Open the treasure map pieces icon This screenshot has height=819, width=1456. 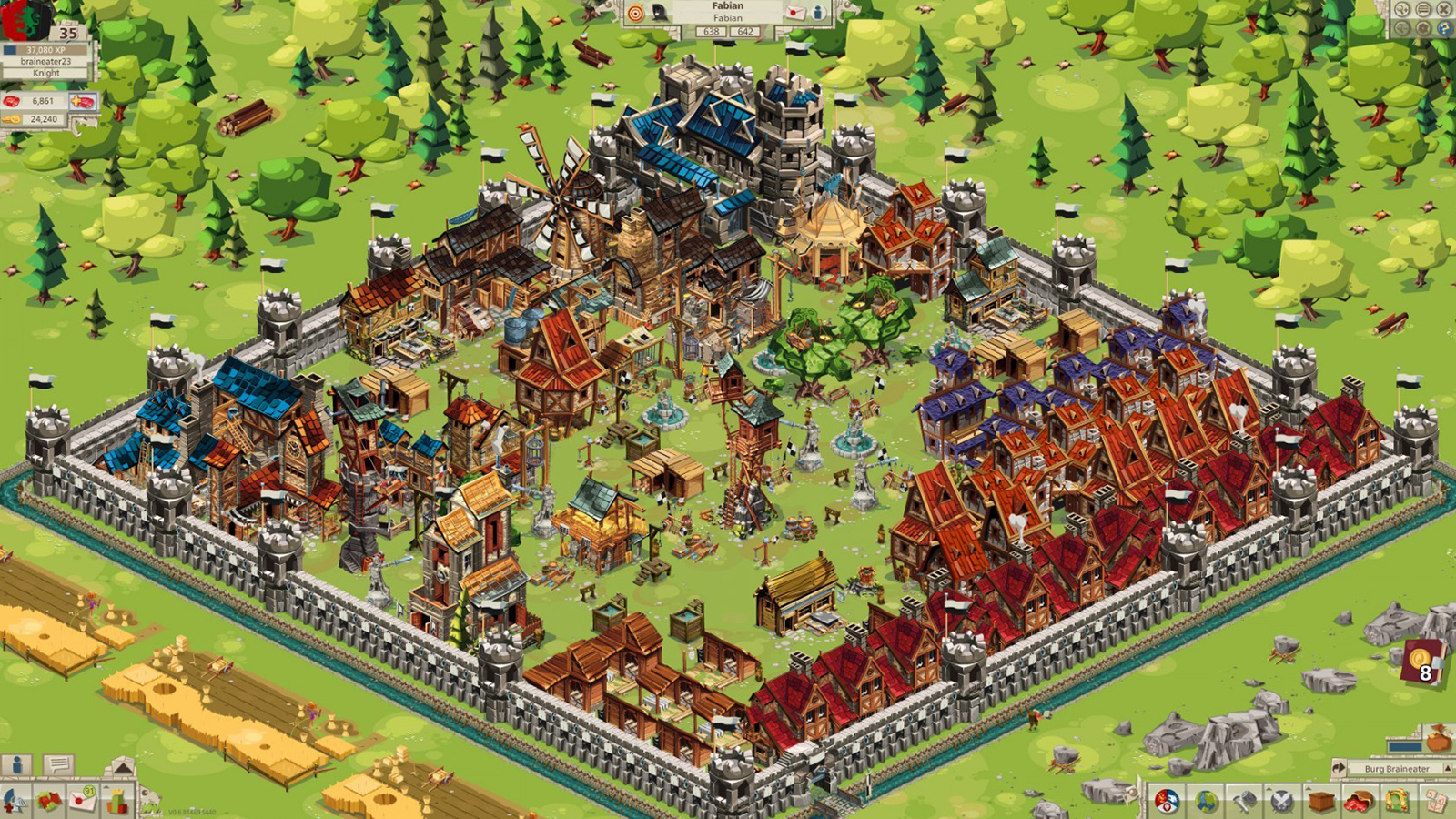click(x=1436, y=801)
